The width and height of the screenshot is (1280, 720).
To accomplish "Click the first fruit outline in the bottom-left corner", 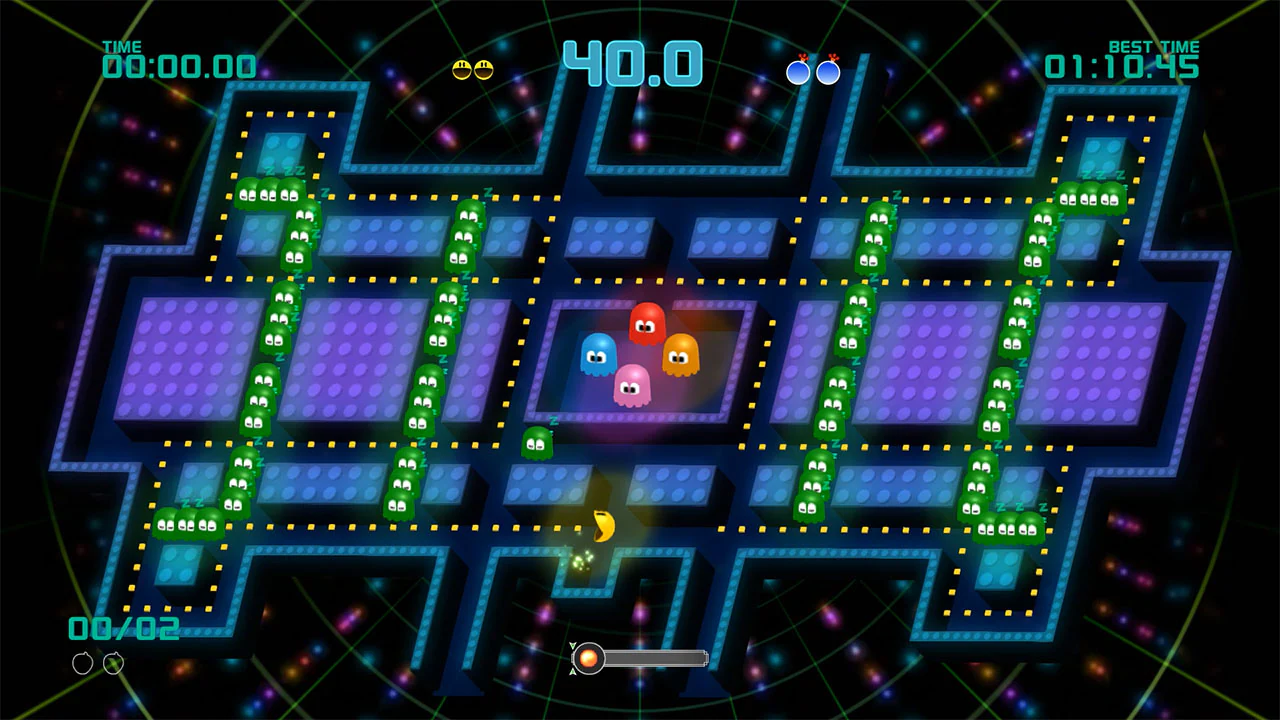I will point(84,663).
